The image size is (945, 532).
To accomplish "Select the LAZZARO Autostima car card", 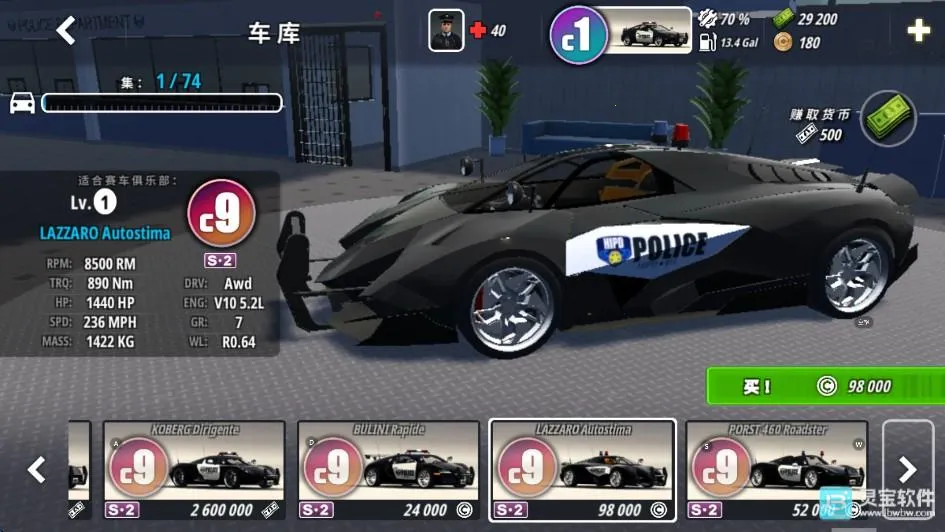I will click(x=582, y=468).
